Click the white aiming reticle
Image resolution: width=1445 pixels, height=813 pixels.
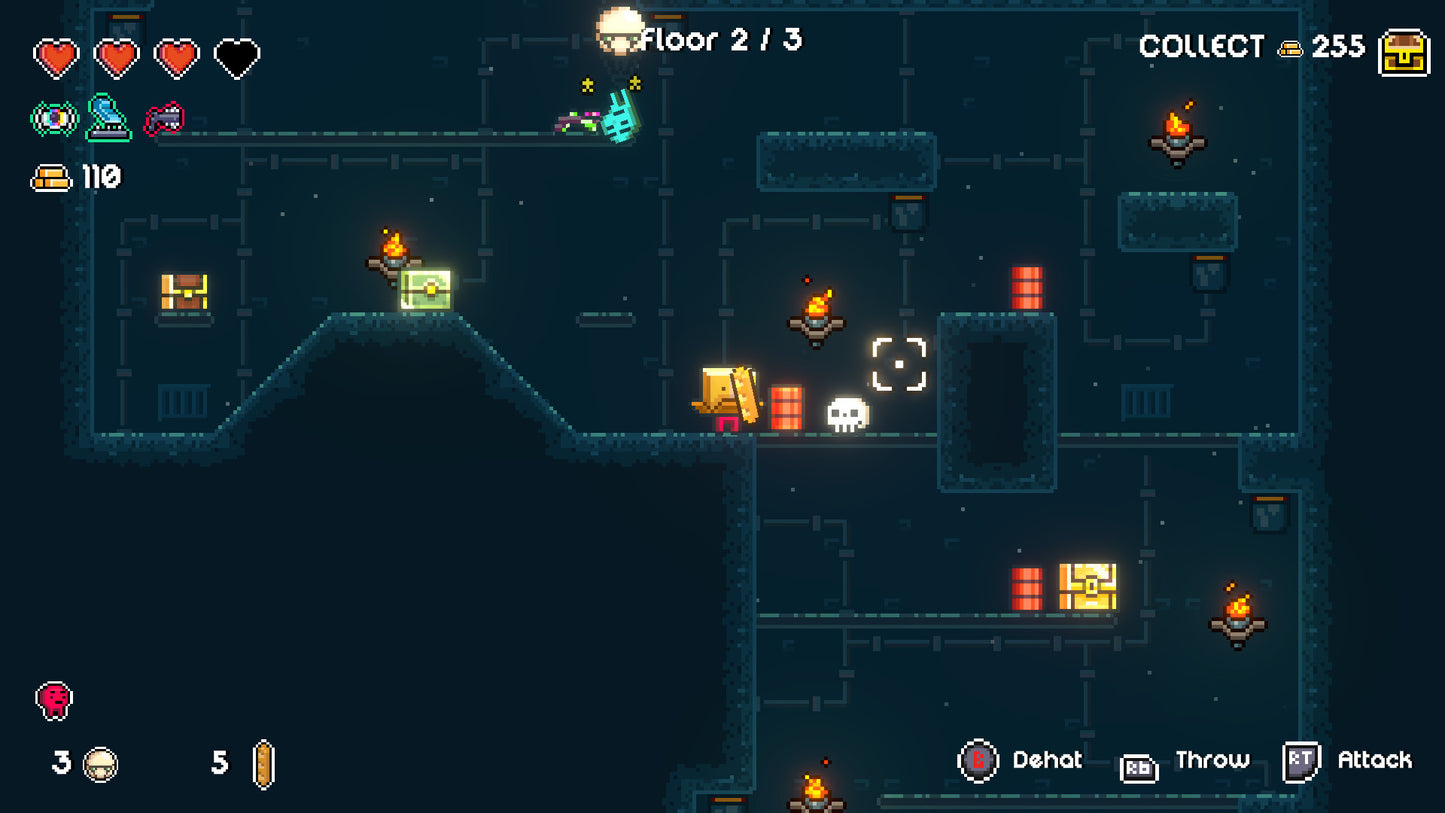click(x=897, y=362)
